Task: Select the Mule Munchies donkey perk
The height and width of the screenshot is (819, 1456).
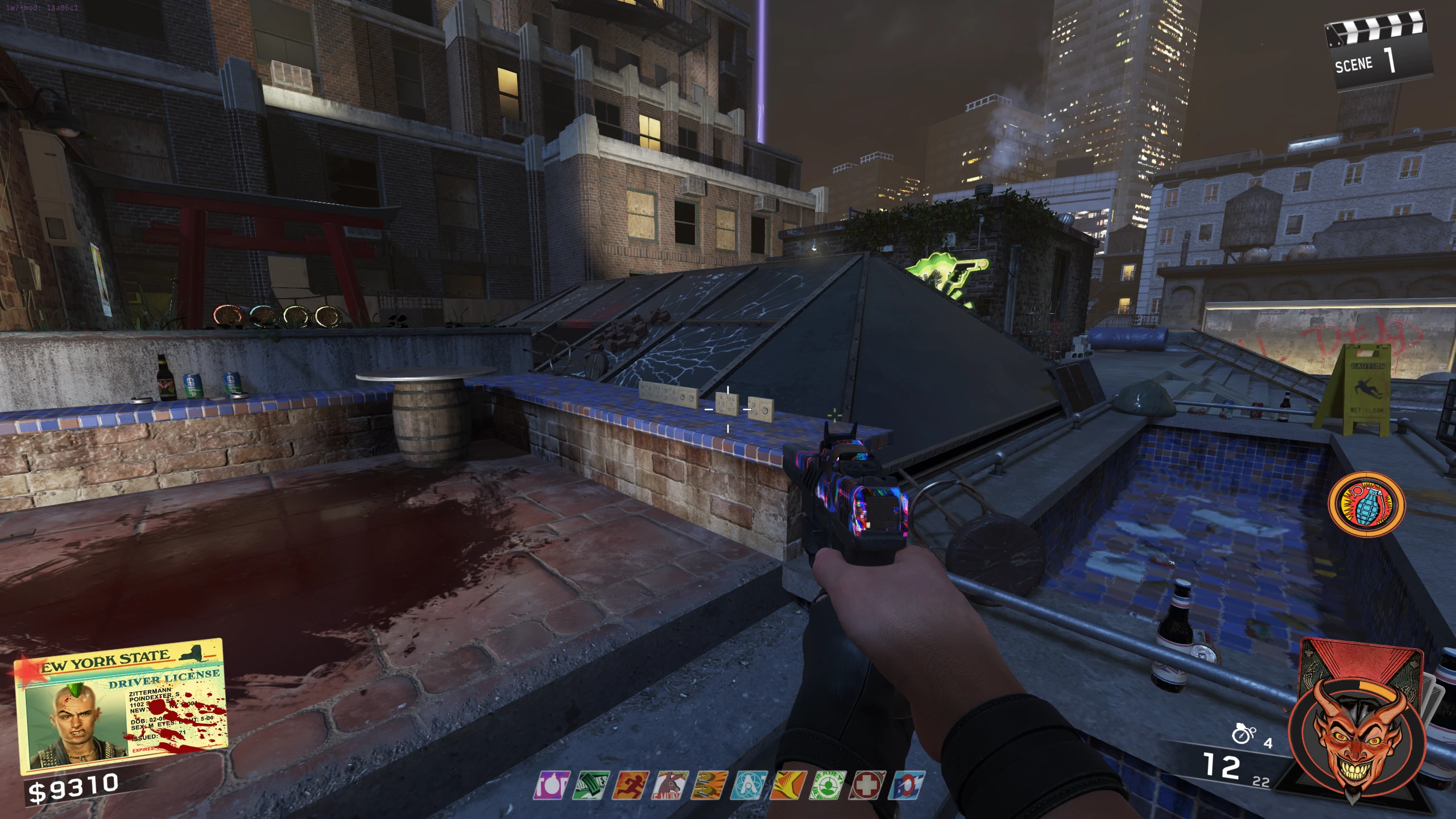Action: [672, 785]
